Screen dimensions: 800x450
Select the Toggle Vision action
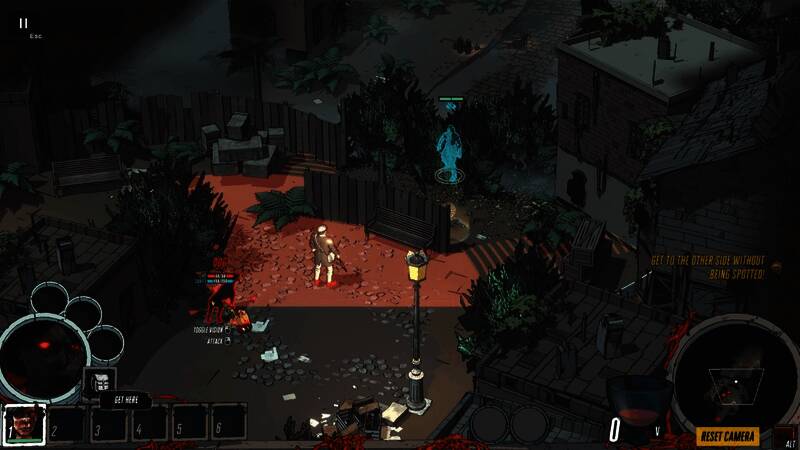pos(212,329)
